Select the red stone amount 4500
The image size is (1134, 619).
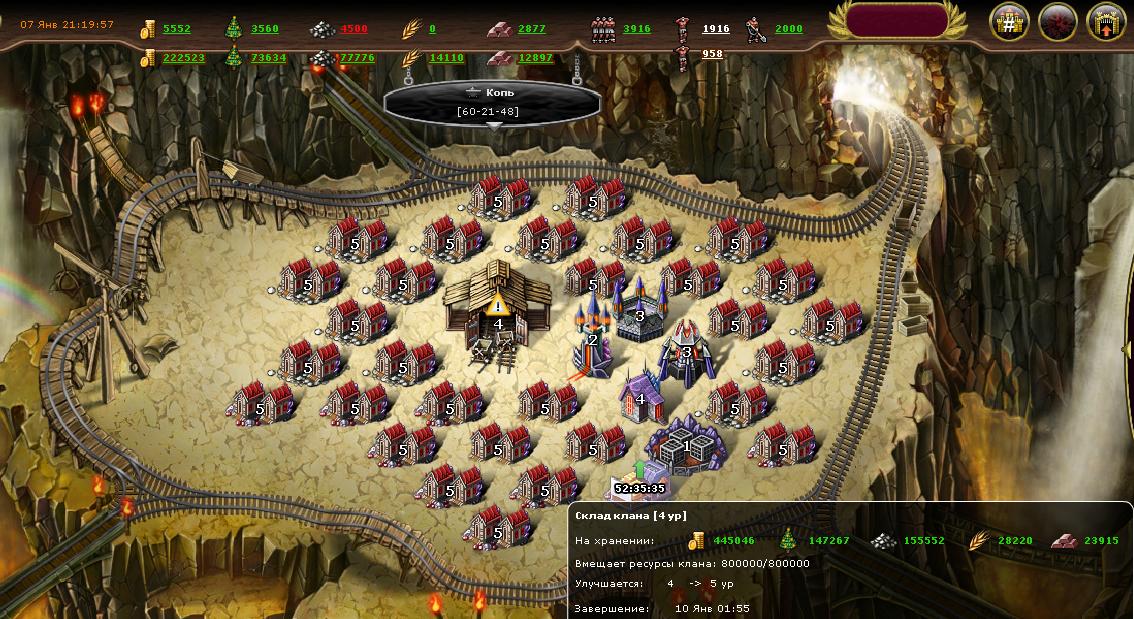pyautogui.click(x=353, y=29)
